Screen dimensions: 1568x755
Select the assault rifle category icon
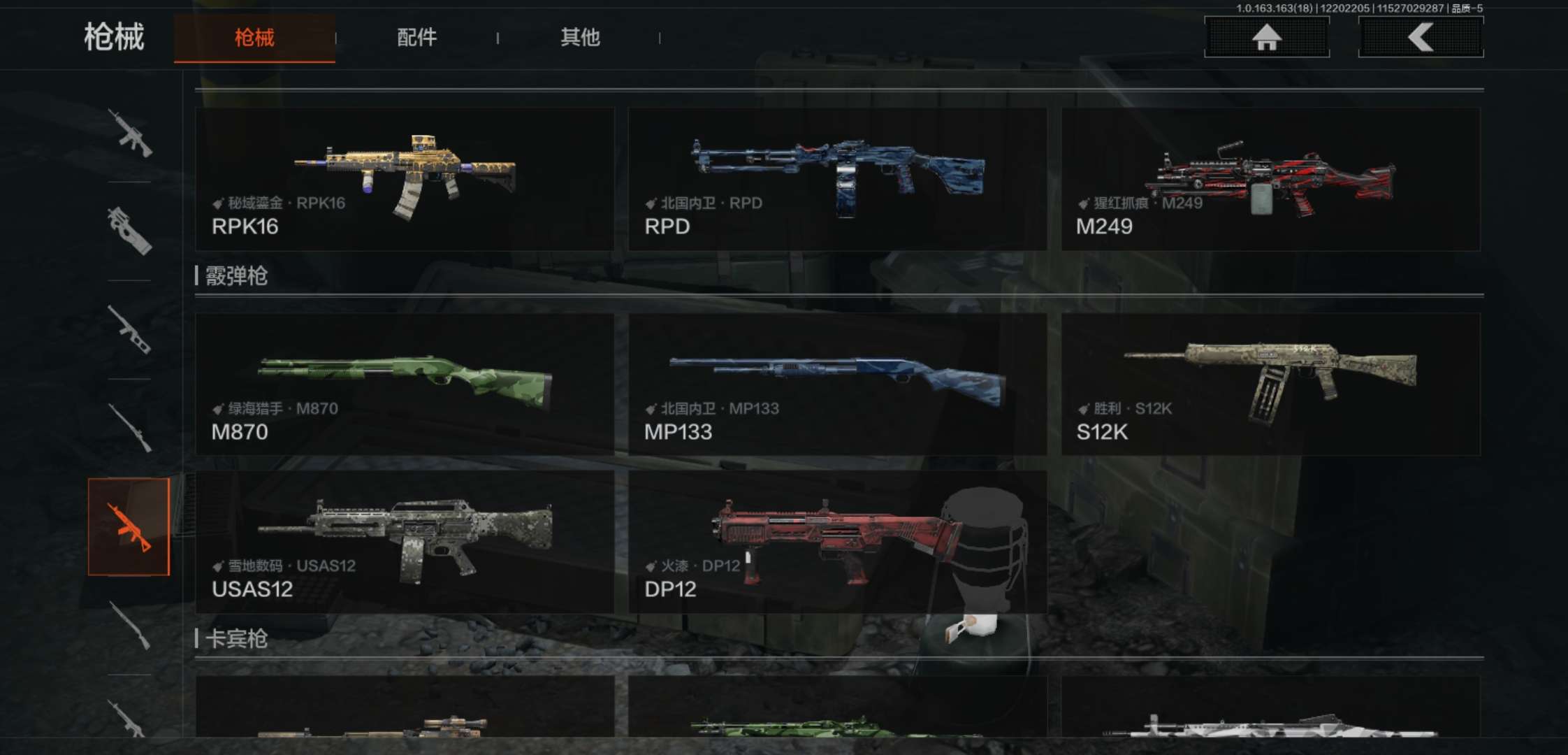click(130, 133)
